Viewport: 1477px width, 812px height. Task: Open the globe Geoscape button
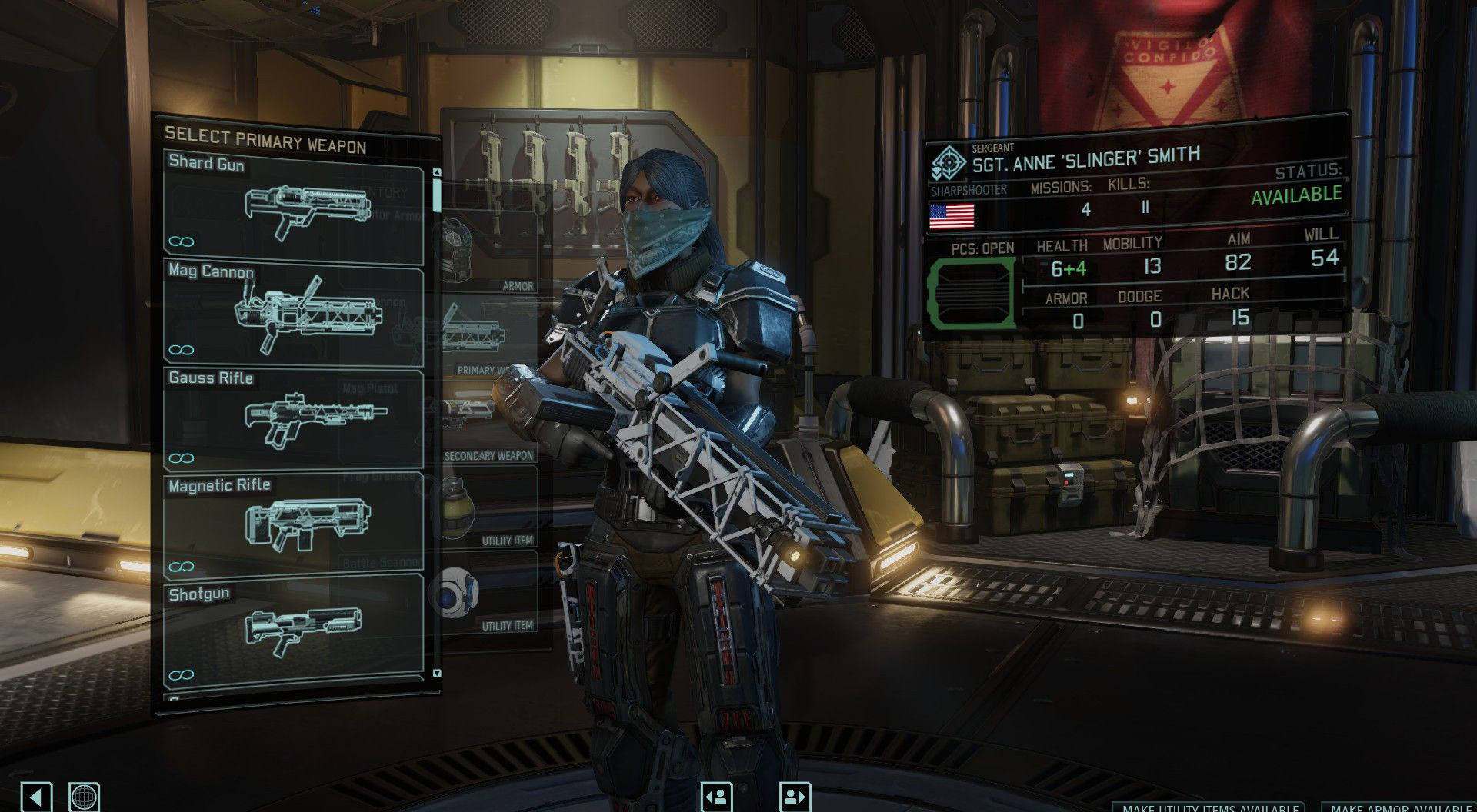tap(84, 796)
